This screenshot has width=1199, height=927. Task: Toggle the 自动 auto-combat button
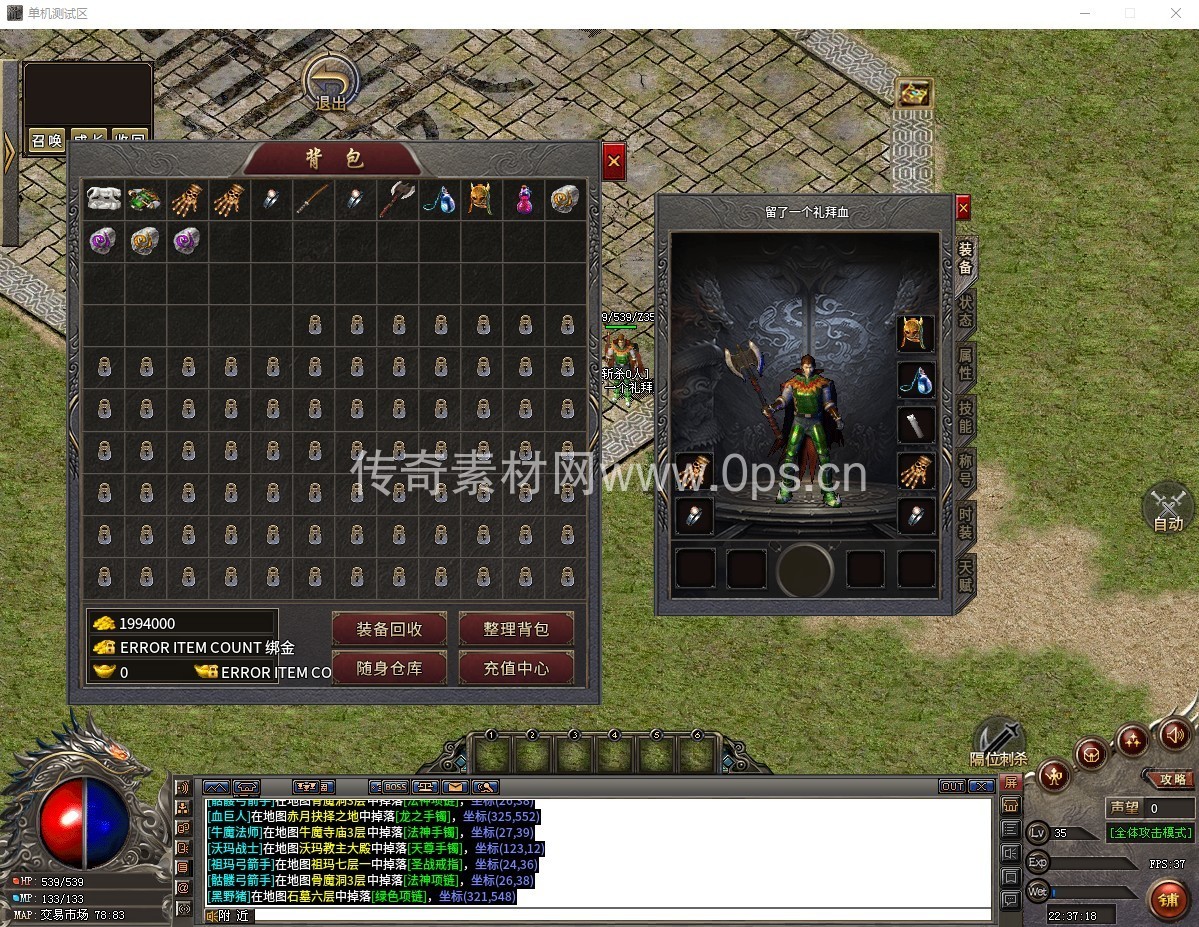click(x=1167, y=509)
